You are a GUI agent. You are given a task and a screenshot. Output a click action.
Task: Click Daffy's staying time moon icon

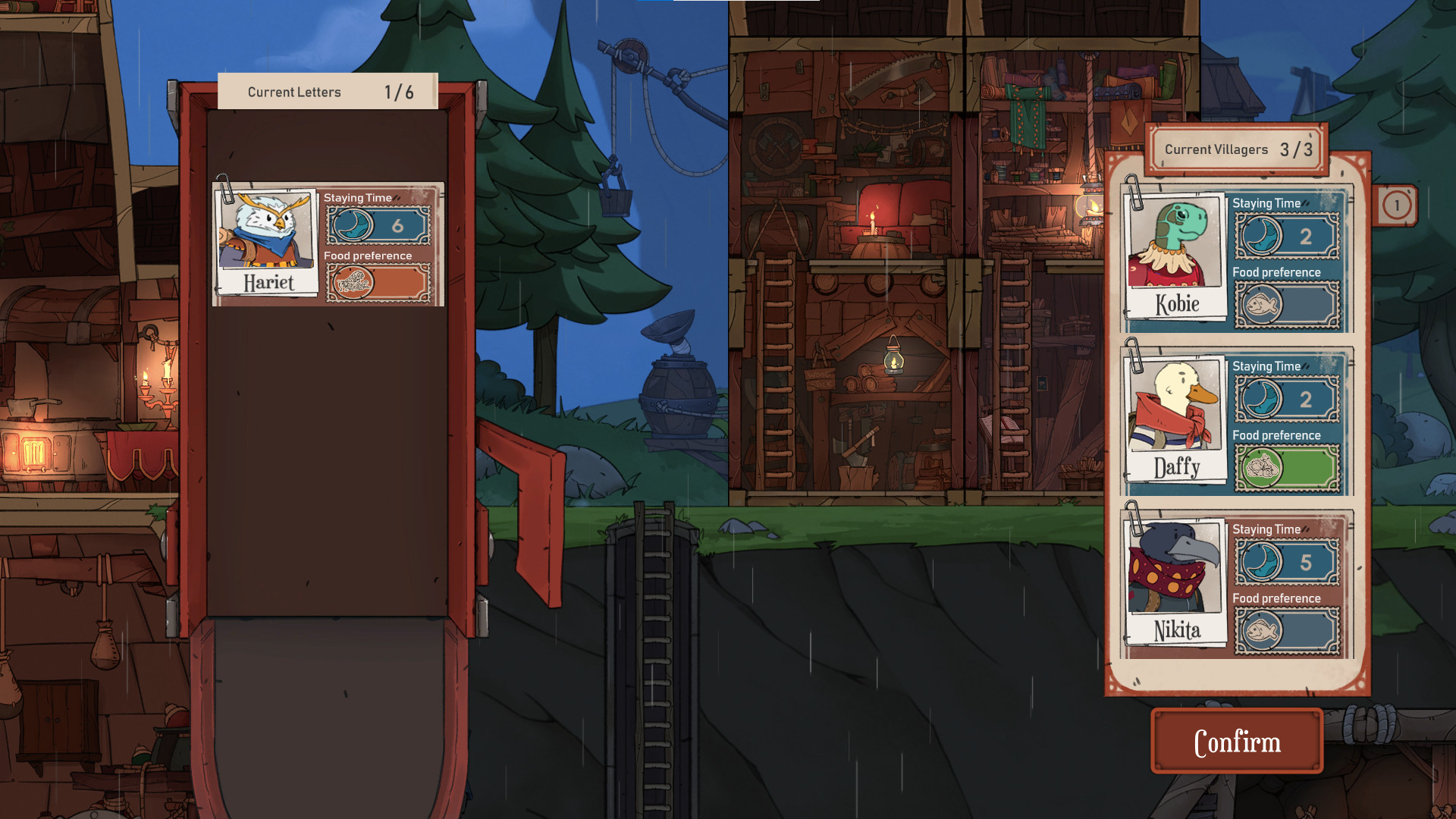pyautogui.click(x=1260, y=399)
